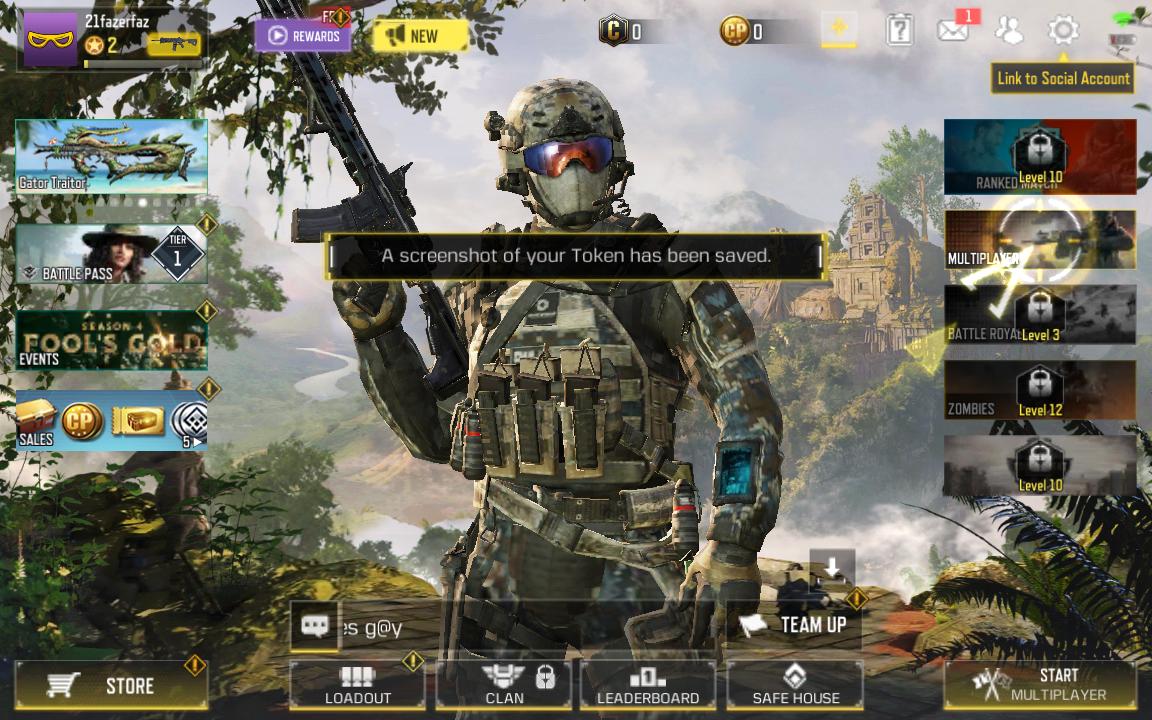Enter the Safe House
The height and width of the screenshot is (720, 1152).
[x=795, y=685]
